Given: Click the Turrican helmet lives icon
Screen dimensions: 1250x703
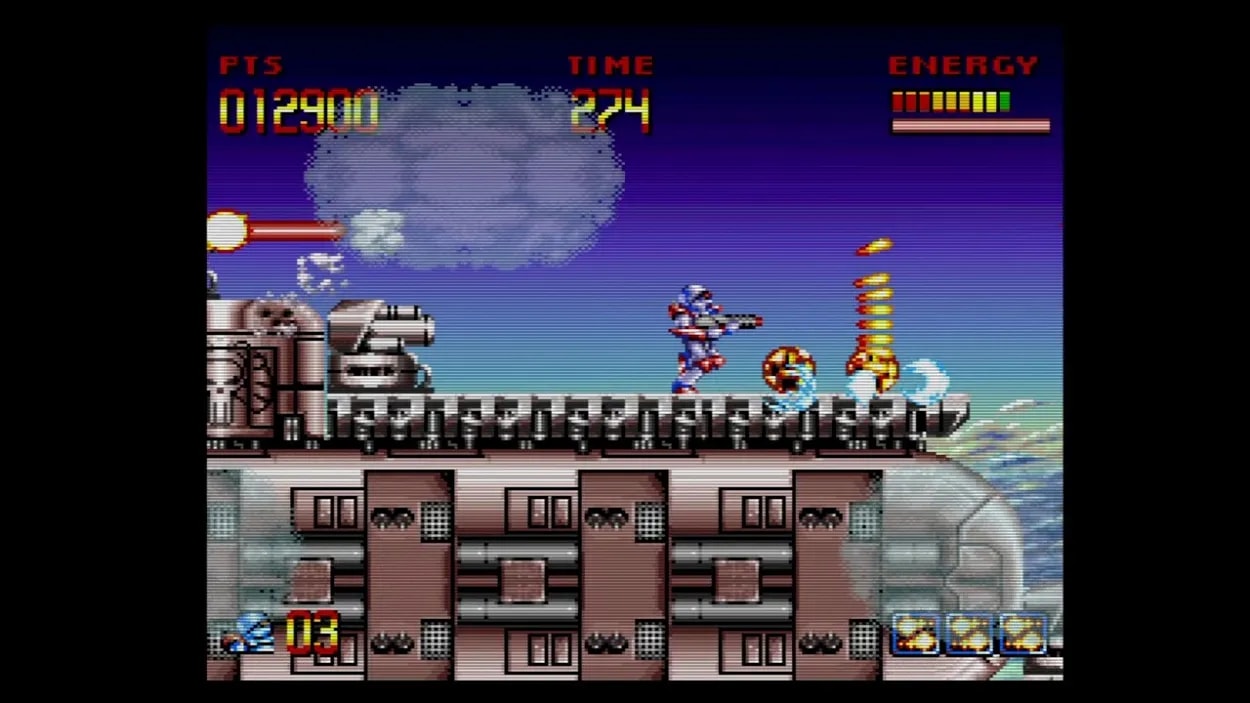Looking at the screenshot, I should pos(250,633).
